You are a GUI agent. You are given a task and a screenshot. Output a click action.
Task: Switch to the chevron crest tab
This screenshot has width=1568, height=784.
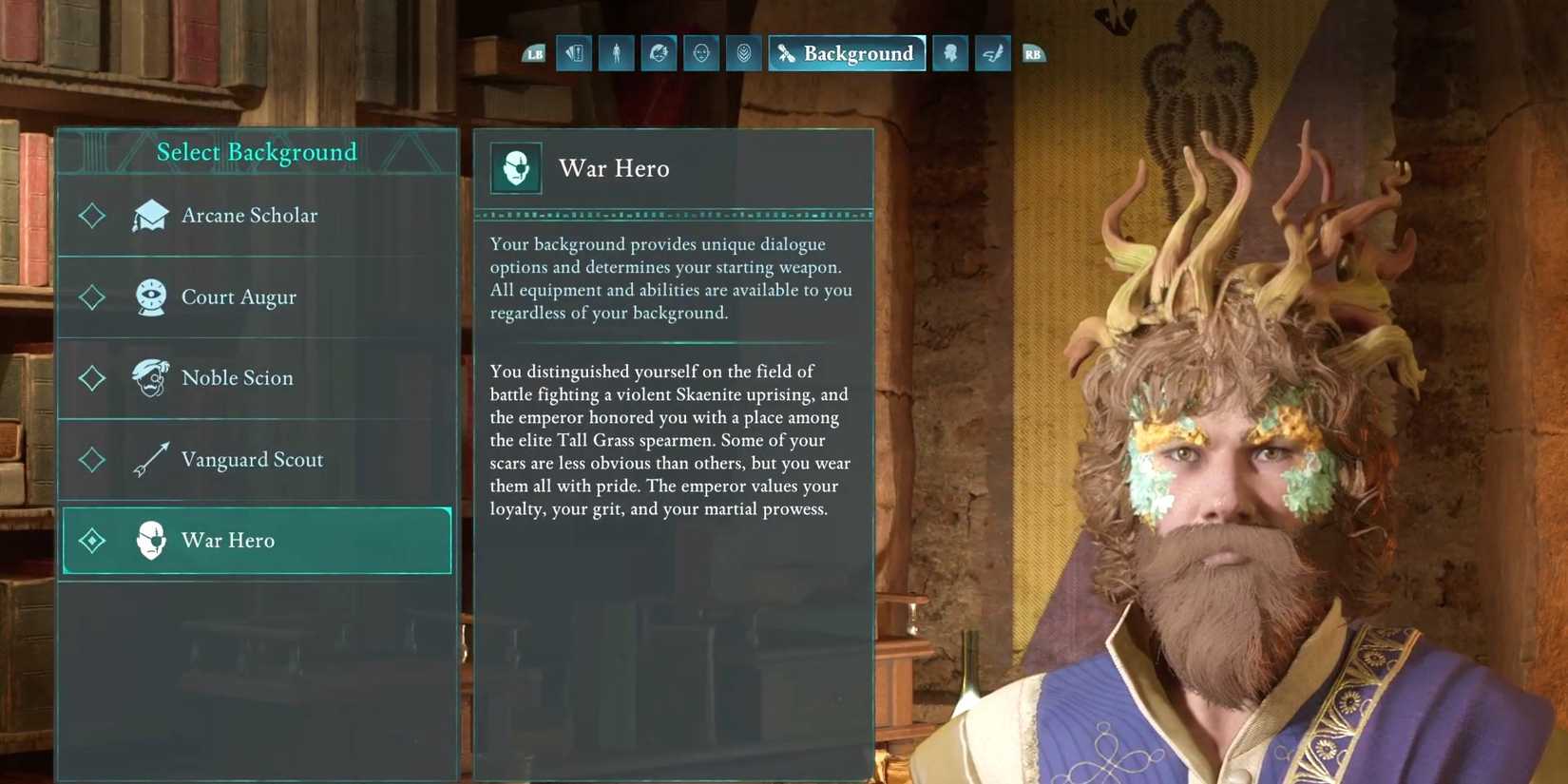pyautogui.click(x=744, y=54)
